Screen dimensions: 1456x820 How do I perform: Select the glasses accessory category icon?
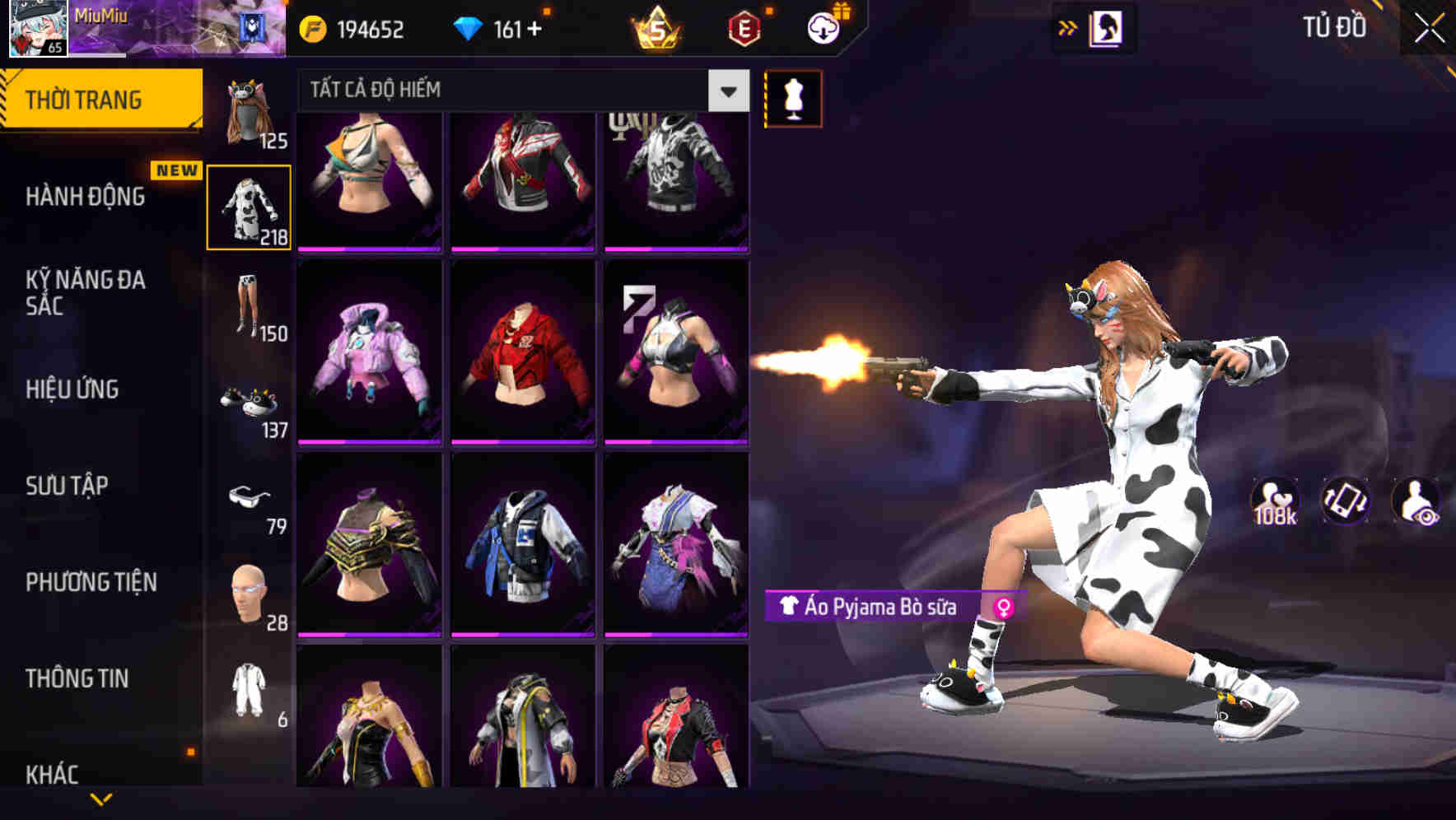coord(250,497)
